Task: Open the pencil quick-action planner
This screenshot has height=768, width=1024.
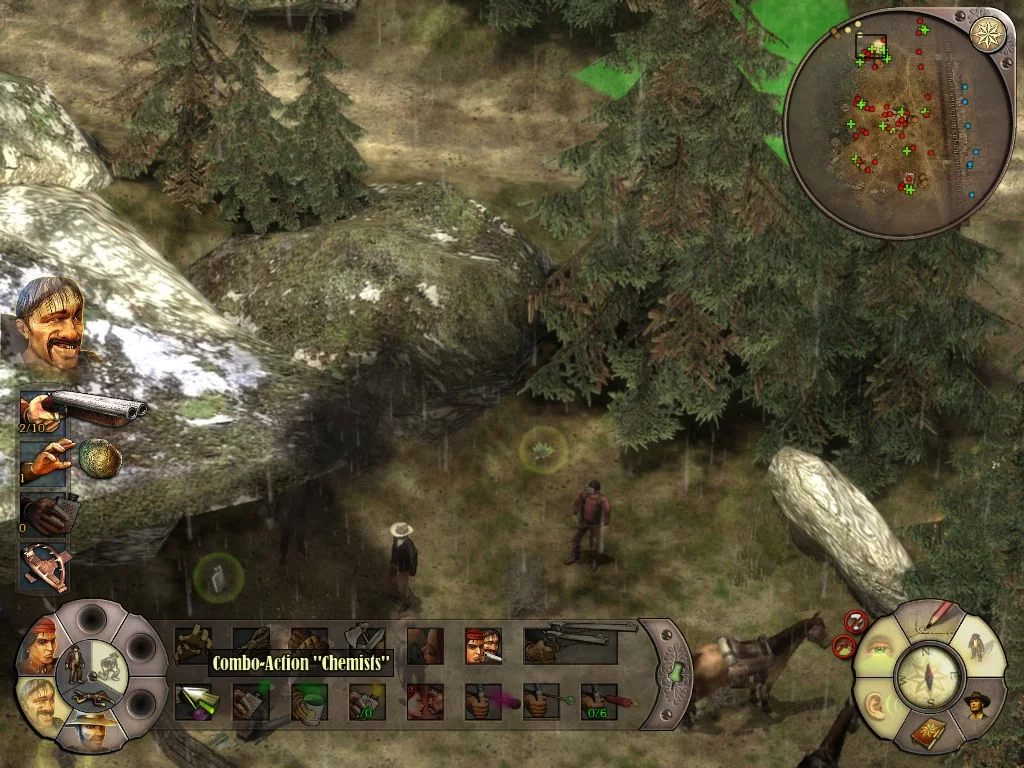Action: click(x=927, y=620)
